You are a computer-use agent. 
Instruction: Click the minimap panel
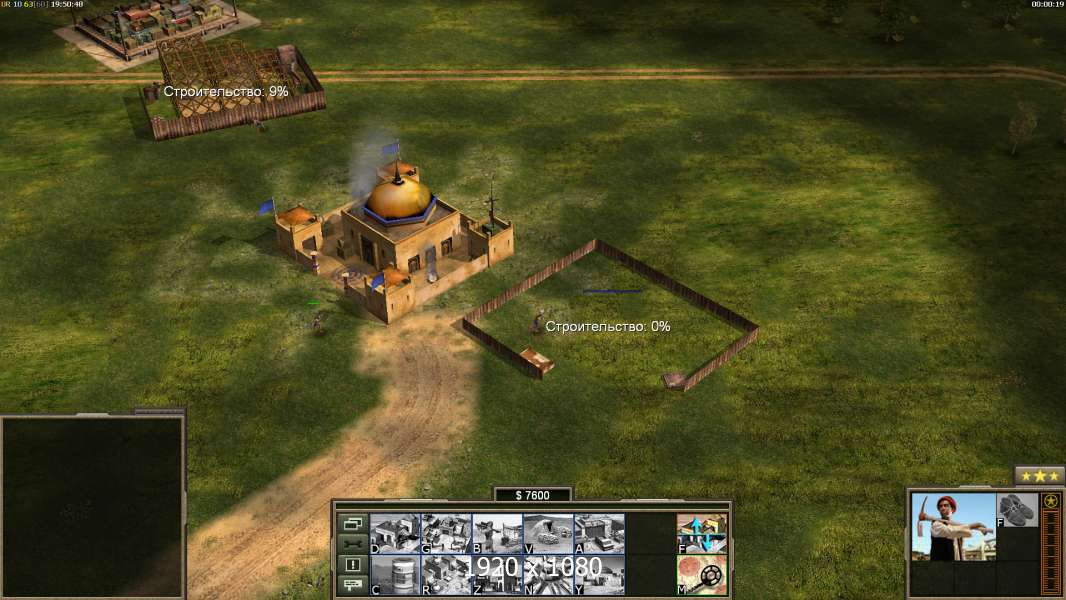[x=92, y=506]
